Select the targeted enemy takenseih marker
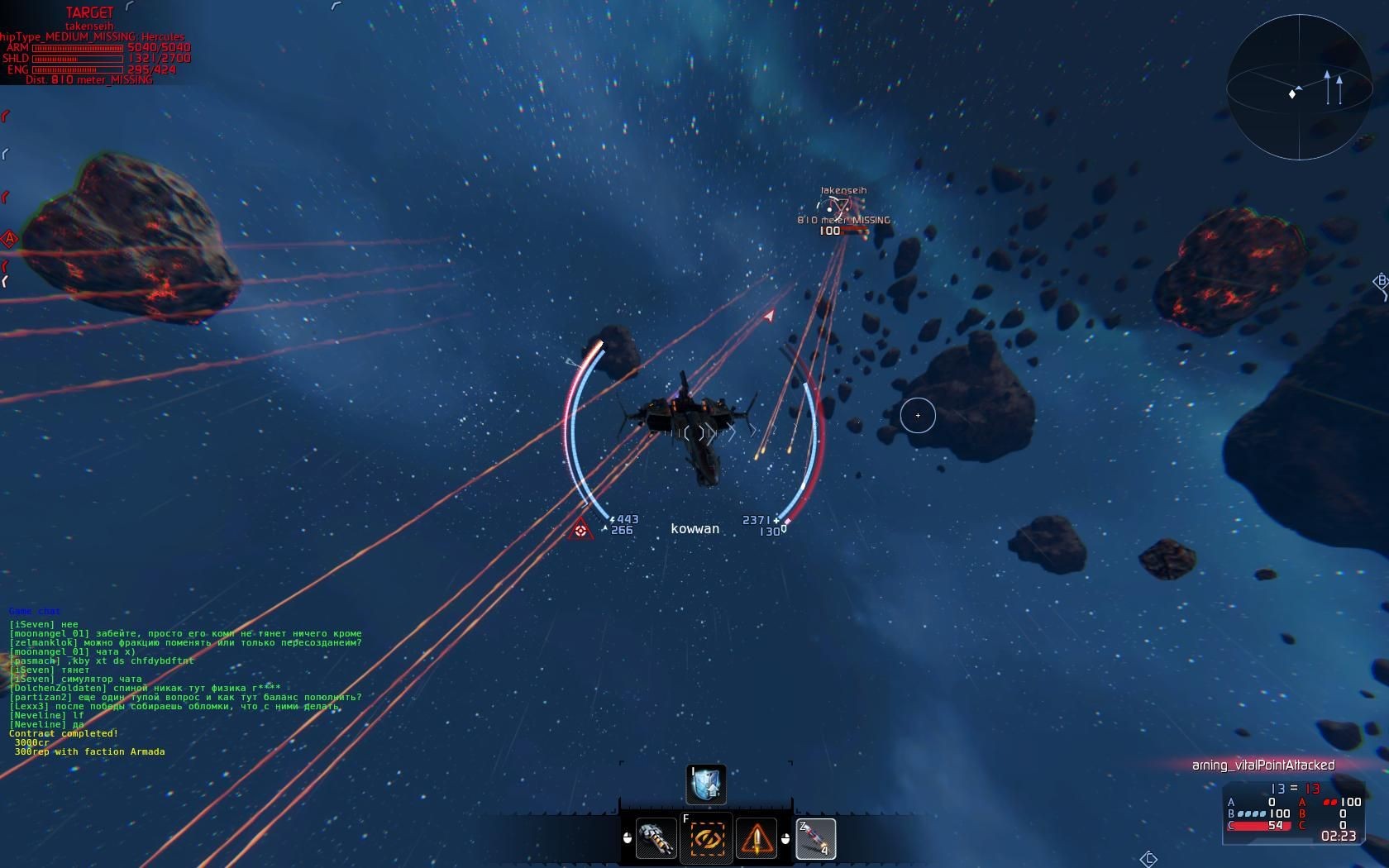This screenshot has width=1389, height=868. coord(837,208)
